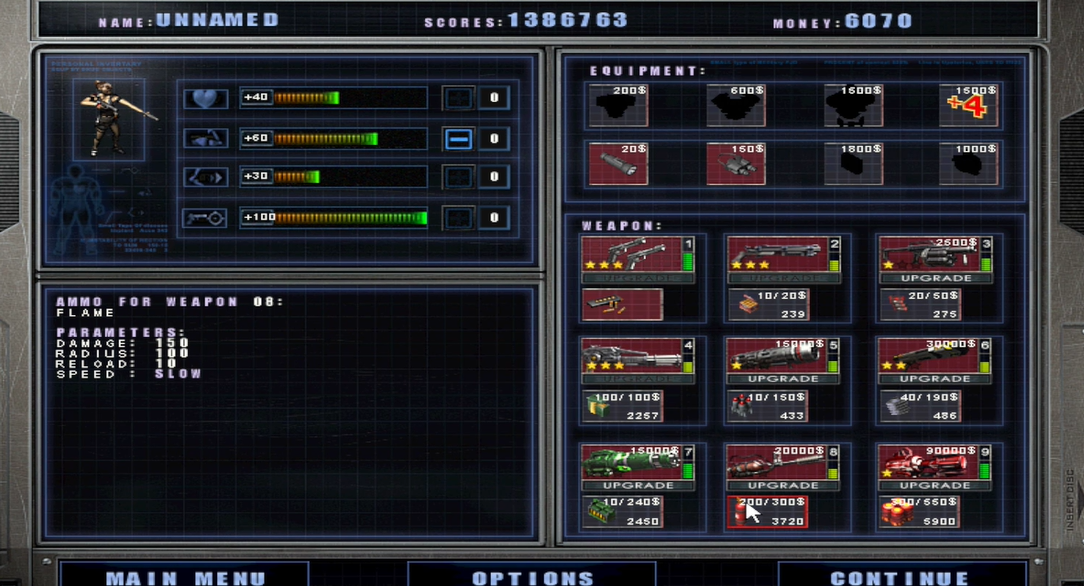Buy the +4 lives item
This screenshot has height=586, width=1084.
coord(969,105)
